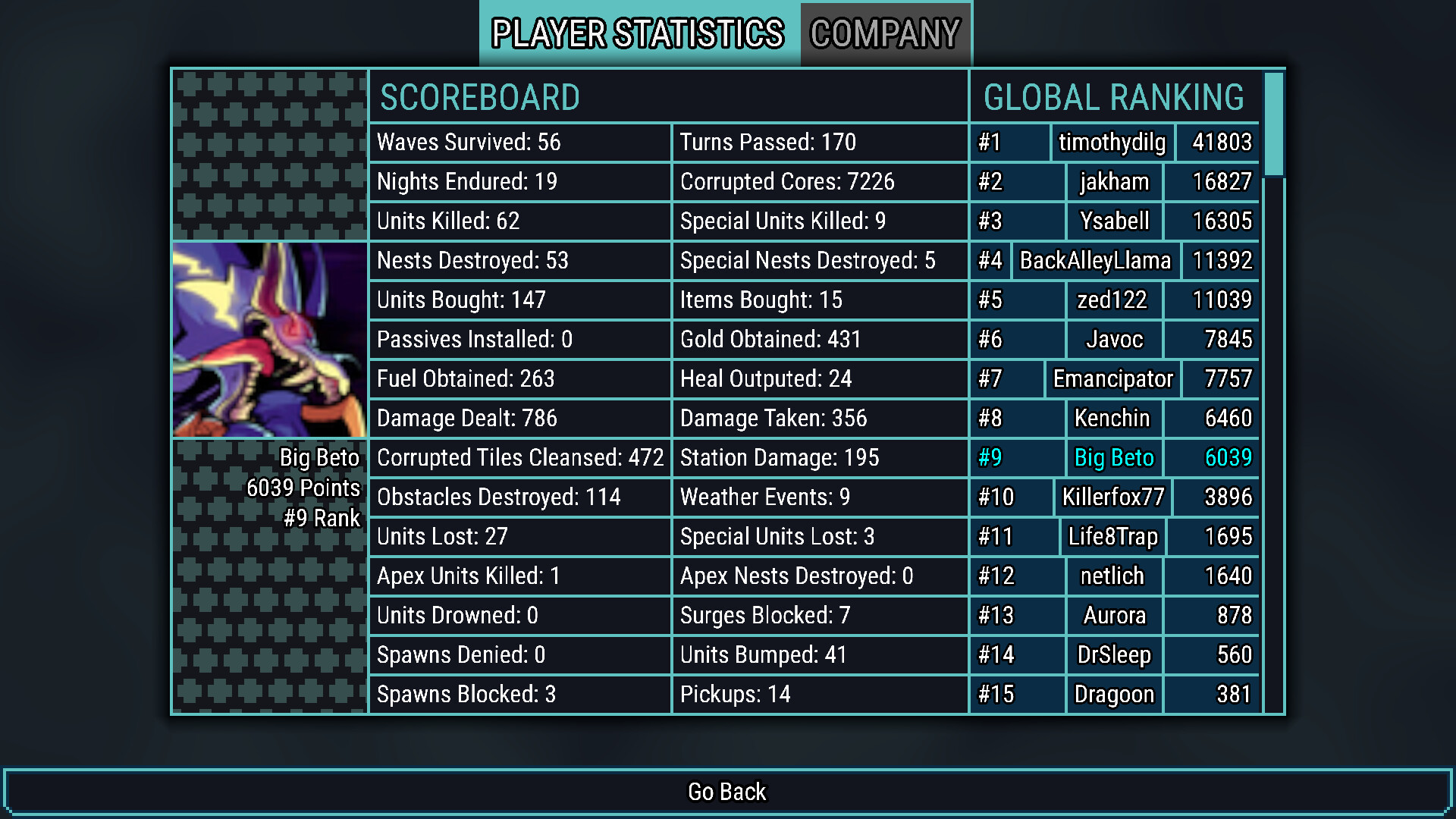Click the Big Beto character portrait
Viewport: 1456px width, 819px height.
270,339
